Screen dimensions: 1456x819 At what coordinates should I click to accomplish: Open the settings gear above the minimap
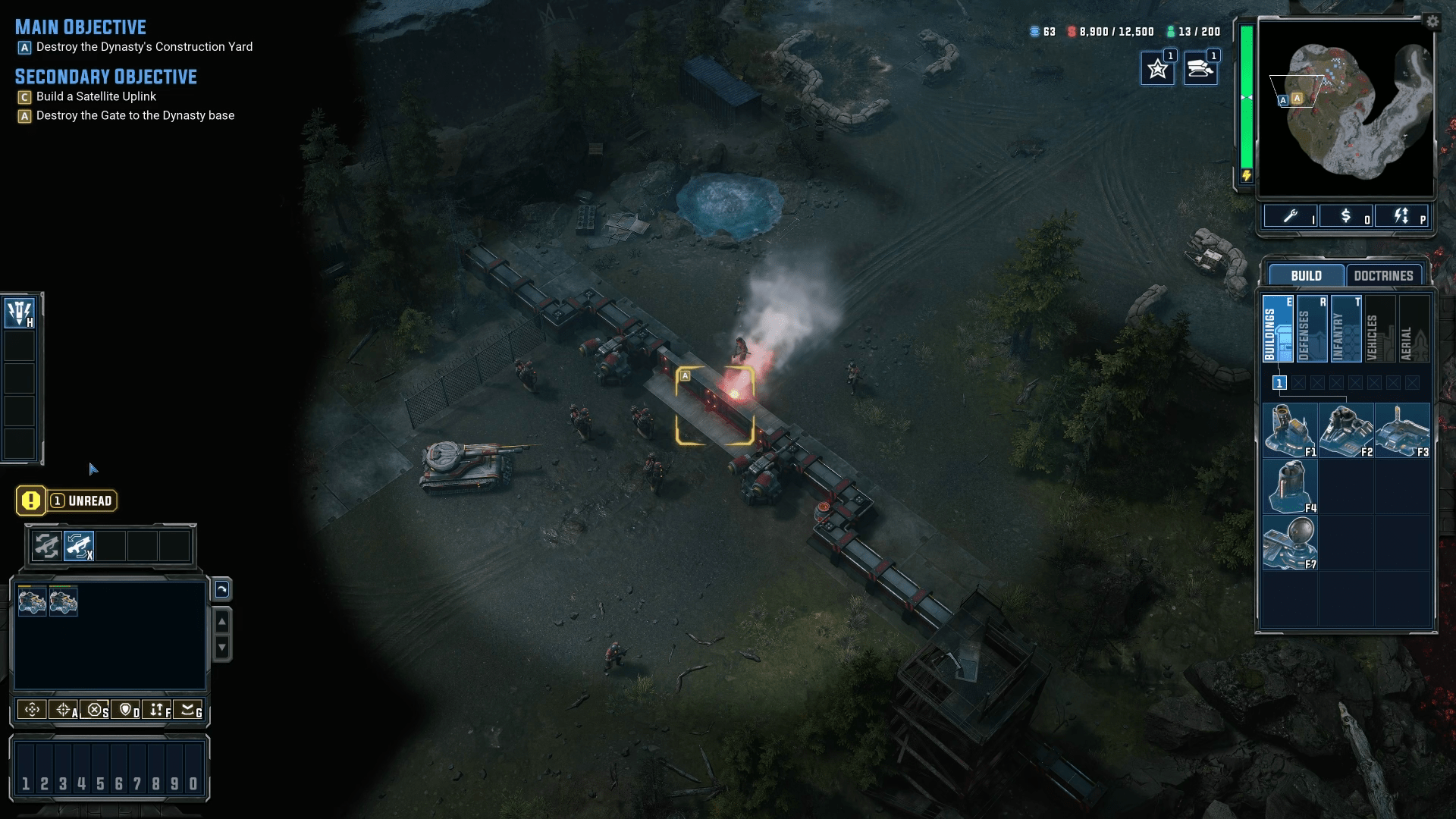pyautogui.click(x=1432, y=23)
